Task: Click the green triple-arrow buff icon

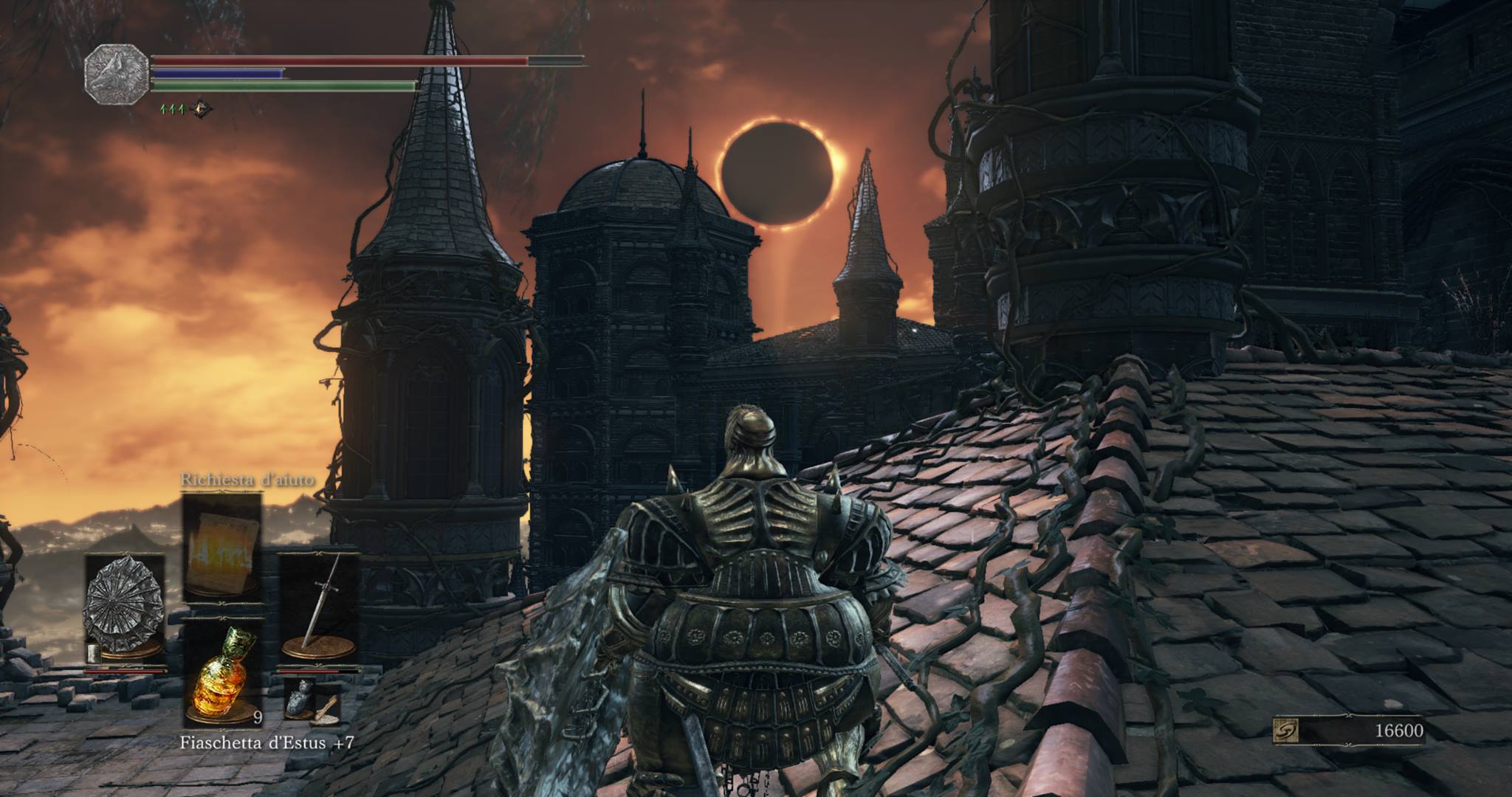Action: click(173, 109)
